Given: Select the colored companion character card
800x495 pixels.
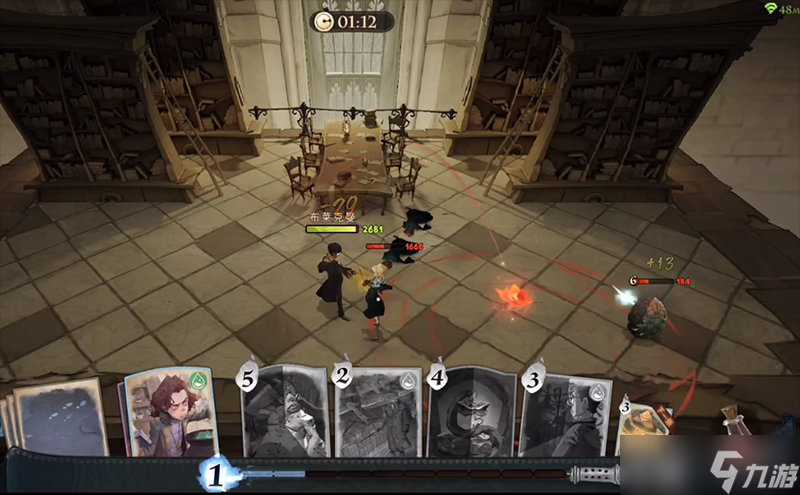Looking at the screenshot, I should 170,412.
